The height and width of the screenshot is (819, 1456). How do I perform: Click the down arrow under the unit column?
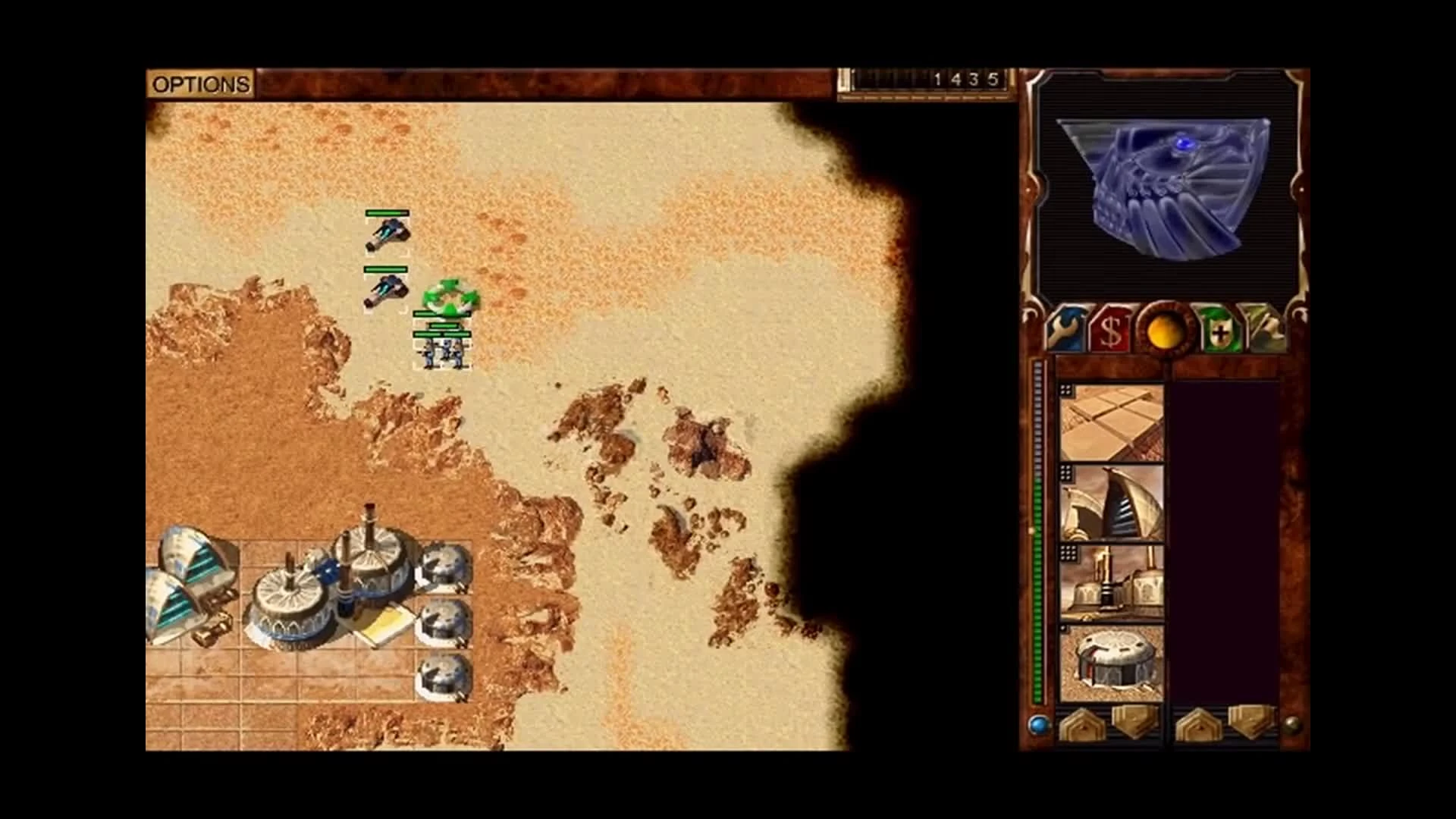[x=1251, y=722]
